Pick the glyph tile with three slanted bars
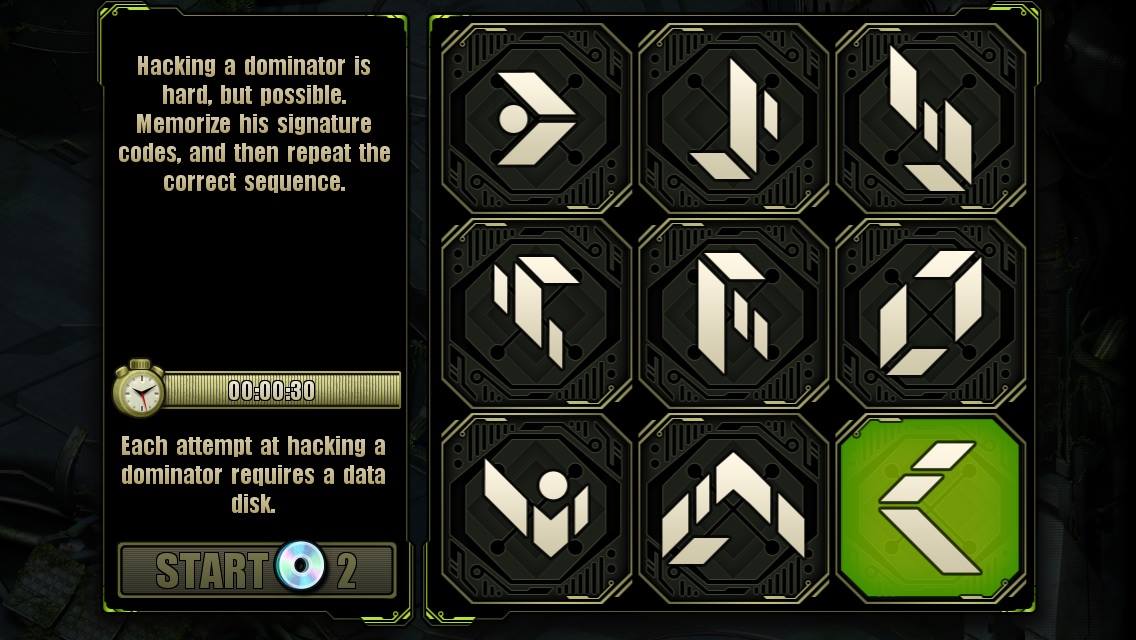This screenshot has height=640, width=1136. [x=930, y=119]
